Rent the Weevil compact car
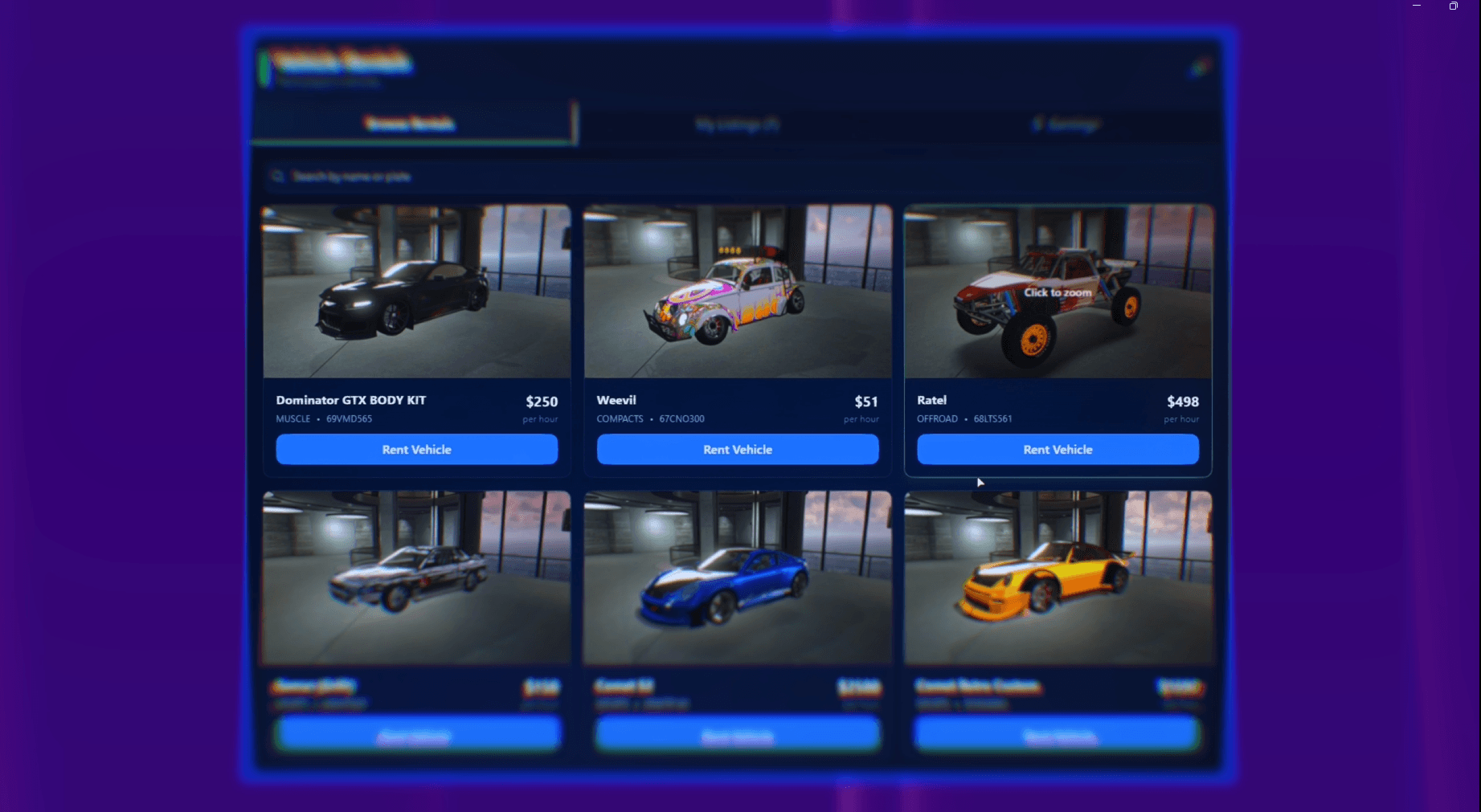1481x812 pixels. (737, 450)
